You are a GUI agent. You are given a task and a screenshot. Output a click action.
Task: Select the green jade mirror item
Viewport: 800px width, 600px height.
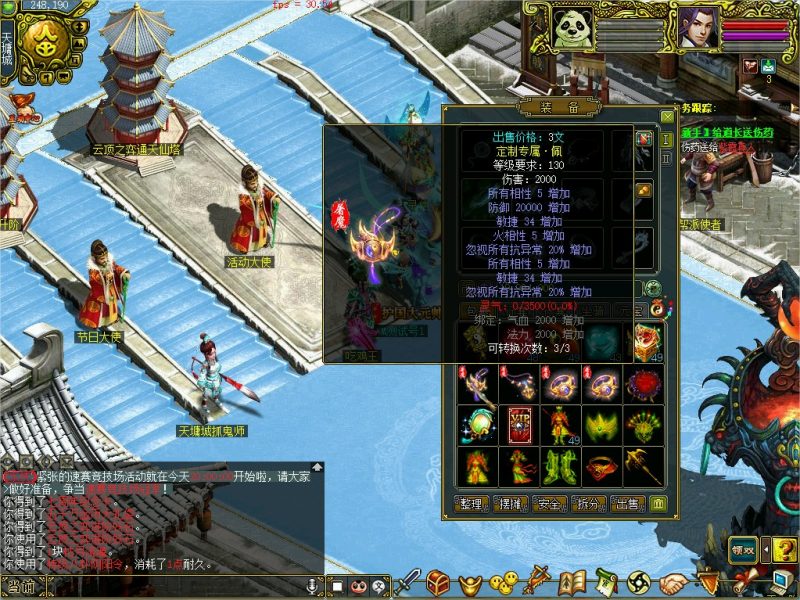pos(476,425)
